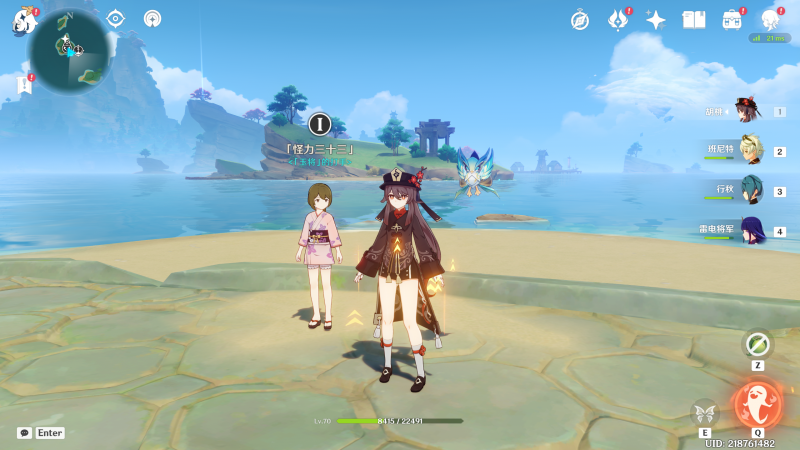This screenshot has height=450, width=800.
Task: Switch to party member 行秋
Action: pyautogui.click(x=751, y=190)
